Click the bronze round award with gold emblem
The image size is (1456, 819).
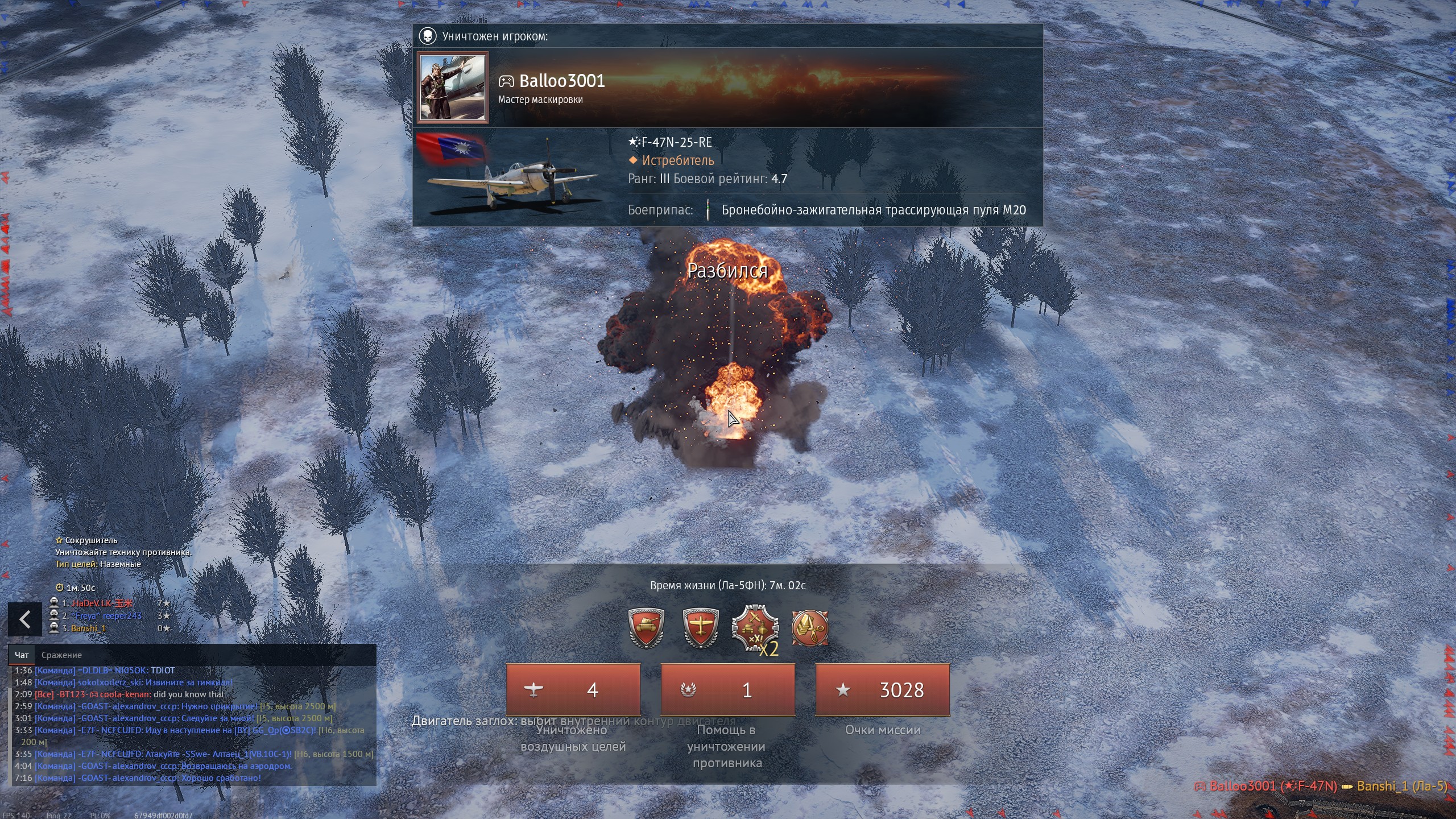pyautogui.click(x=810, y=628)
